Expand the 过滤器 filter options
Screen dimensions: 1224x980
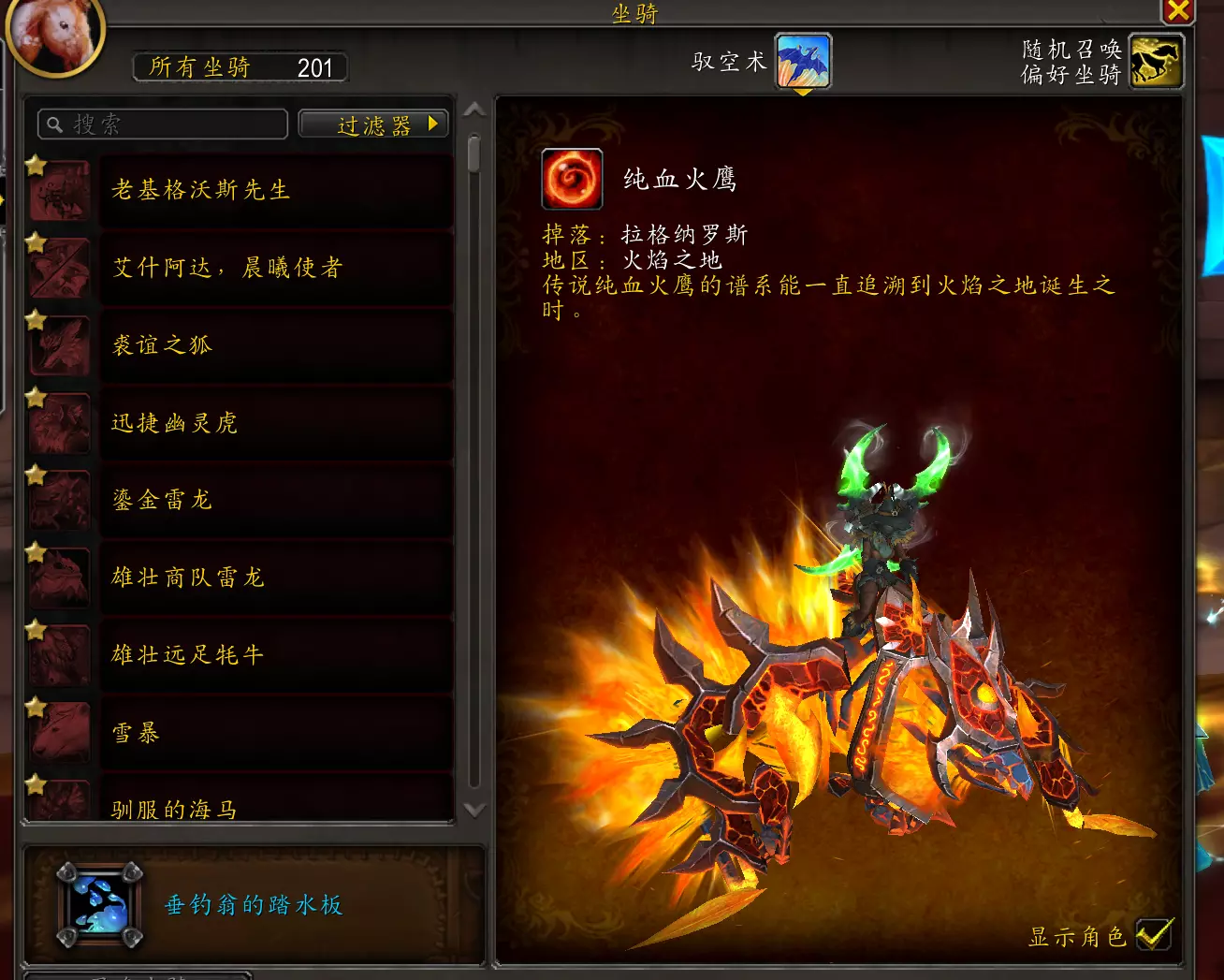point(373,124)
